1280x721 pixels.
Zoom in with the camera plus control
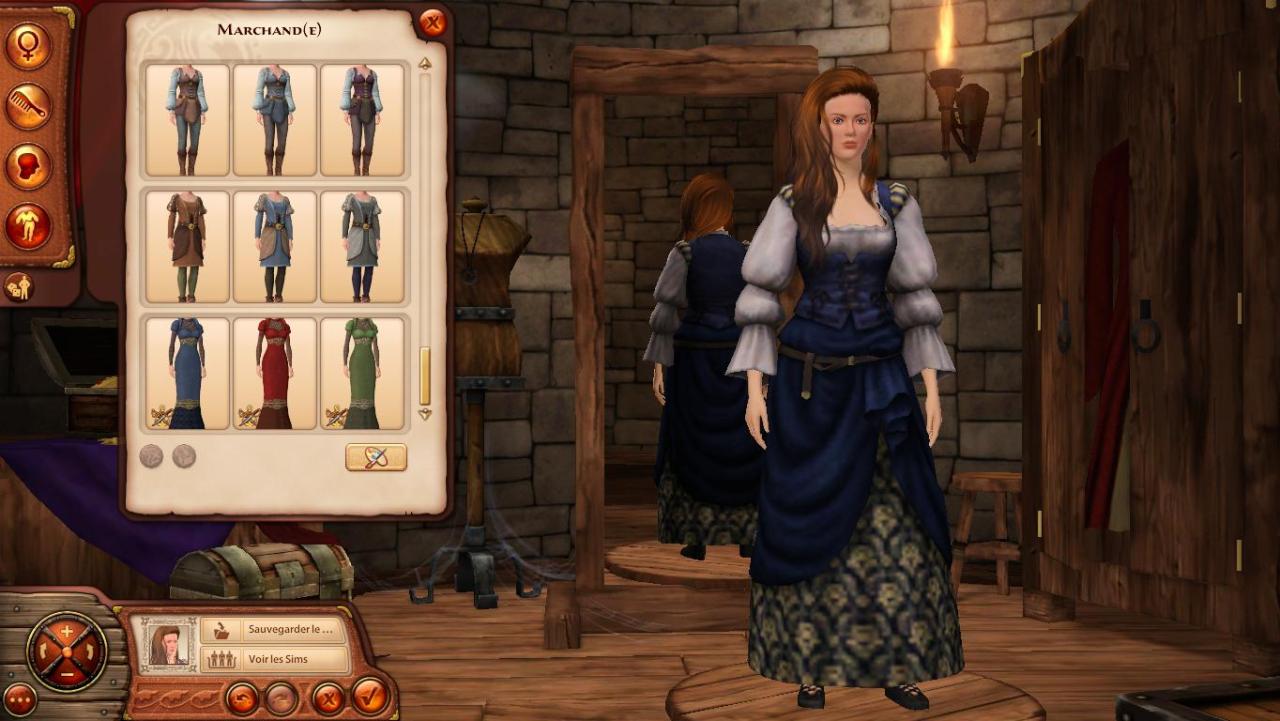(67, 632)
